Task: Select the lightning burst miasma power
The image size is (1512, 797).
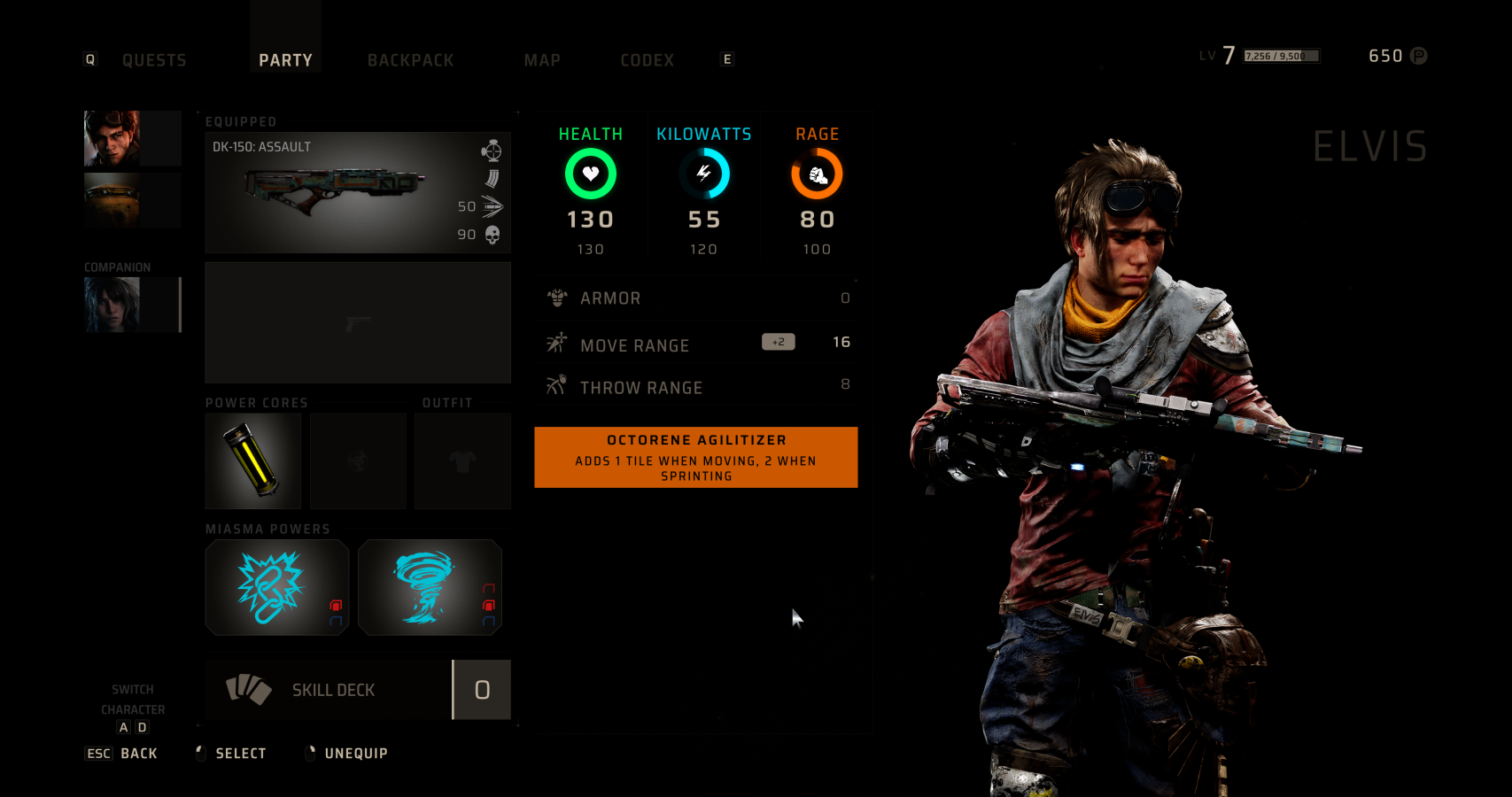Action: pos(276,587)
